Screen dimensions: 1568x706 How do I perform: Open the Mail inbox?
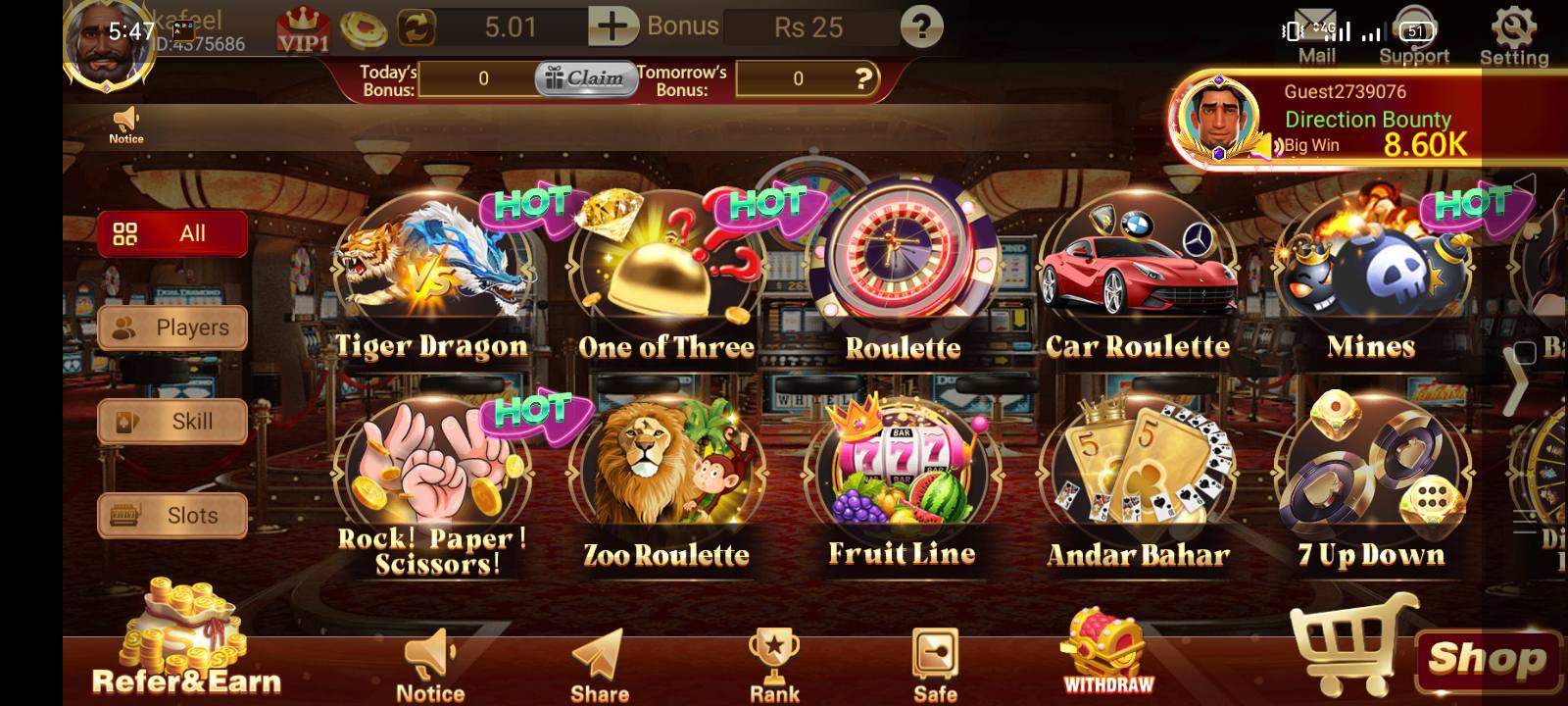click(1315, 29)
